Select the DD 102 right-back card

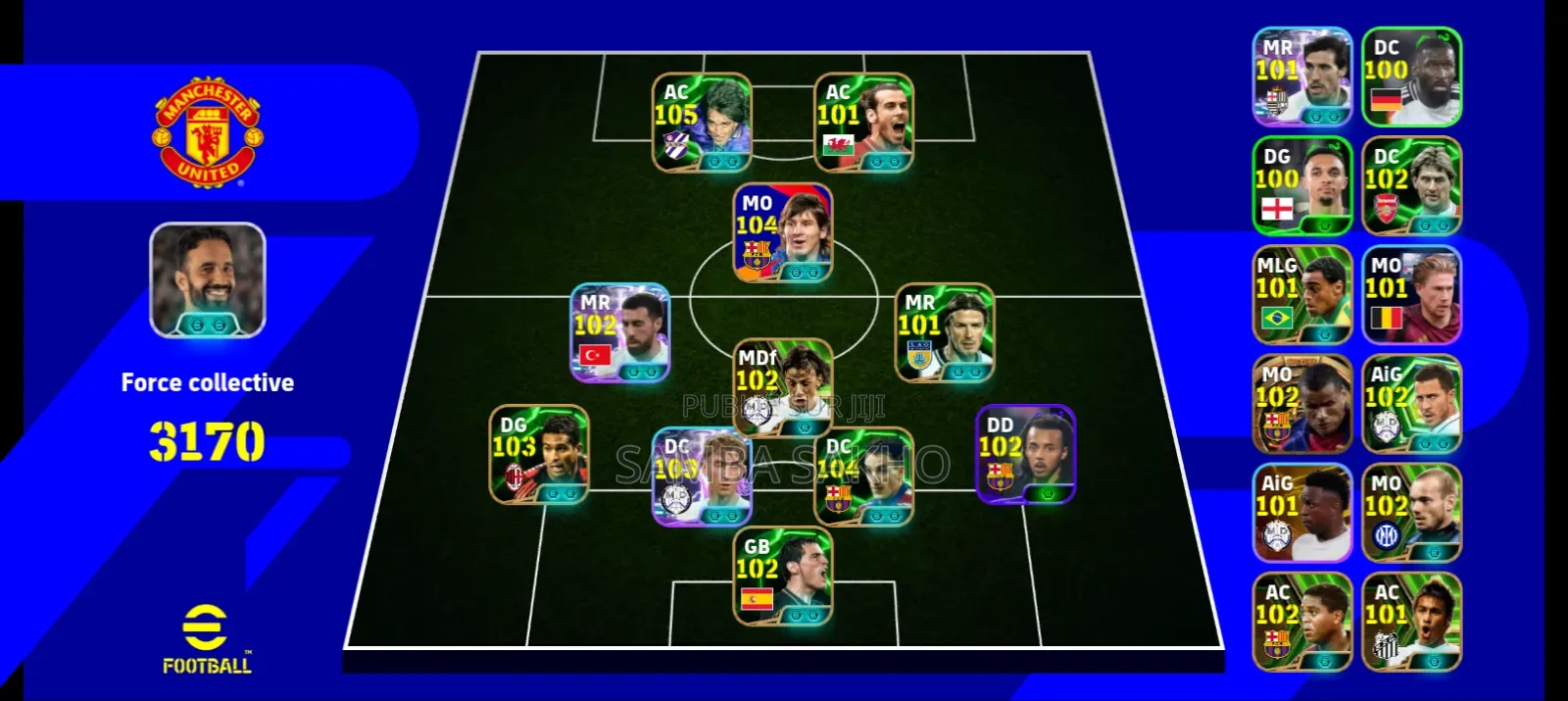[x=1025, y=455]
